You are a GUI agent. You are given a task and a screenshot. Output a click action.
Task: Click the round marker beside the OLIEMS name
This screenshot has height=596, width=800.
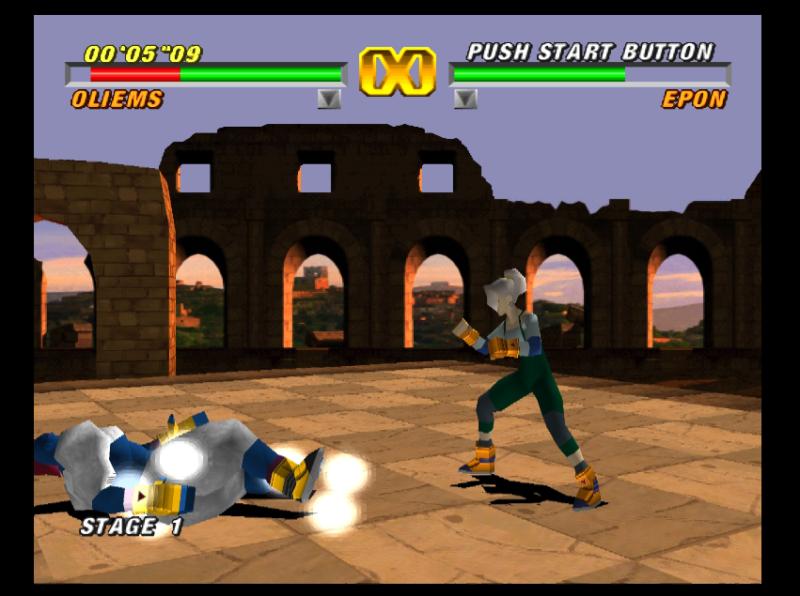(329, 99)
